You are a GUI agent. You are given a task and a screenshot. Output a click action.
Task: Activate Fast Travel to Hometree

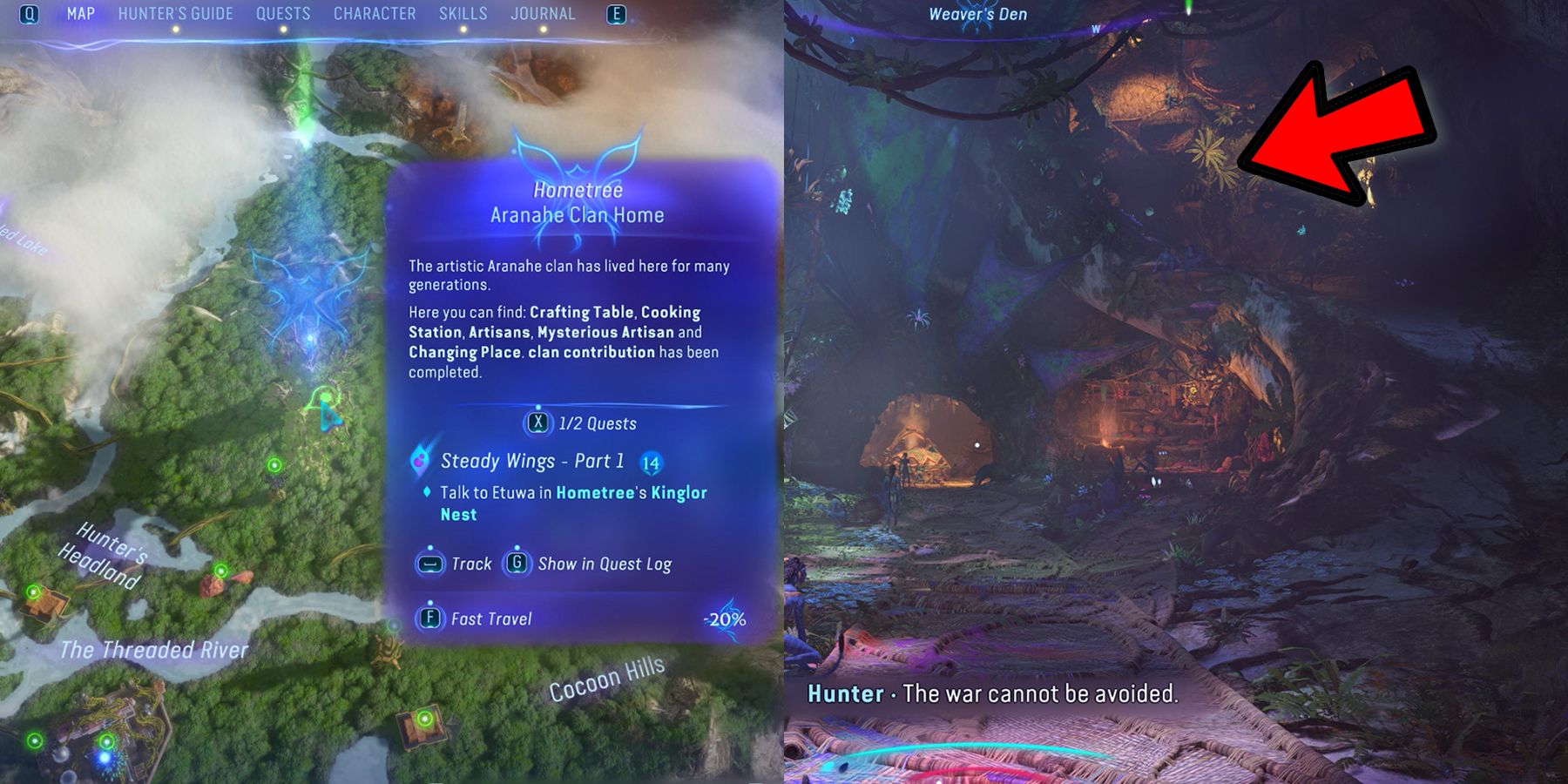click(x=490, y=618)
